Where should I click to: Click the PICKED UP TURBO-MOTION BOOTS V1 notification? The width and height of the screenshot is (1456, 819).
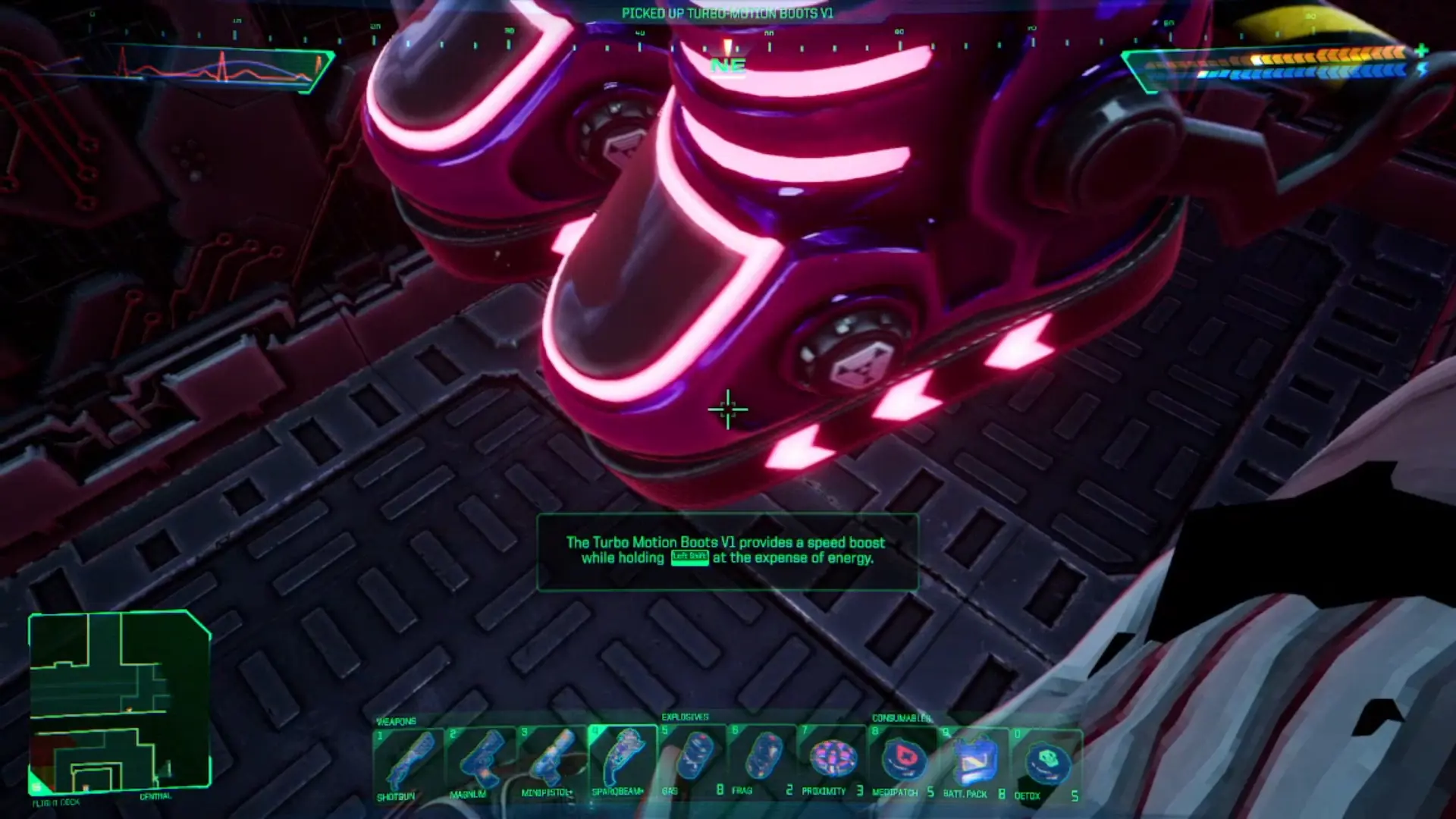point(727,11)
